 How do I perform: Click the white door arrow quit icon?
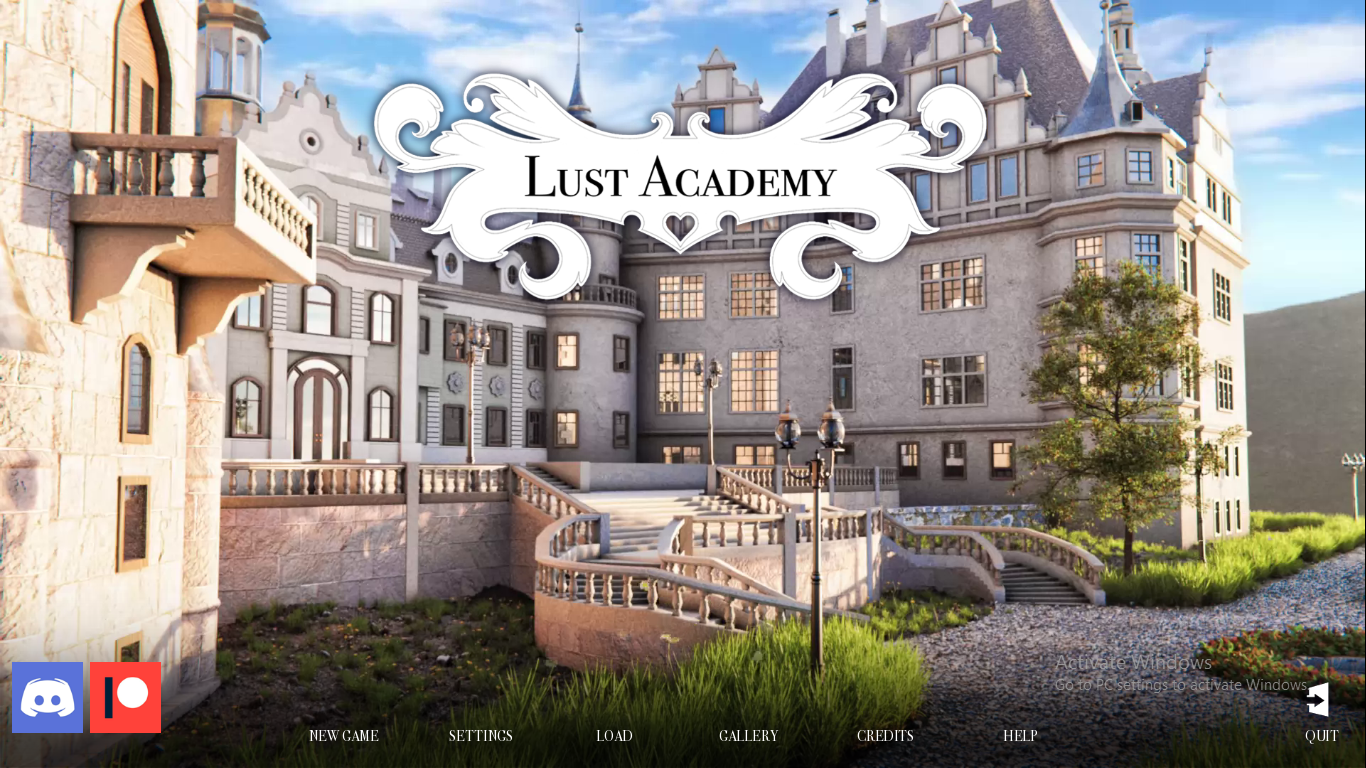[x=1318, y=699]
